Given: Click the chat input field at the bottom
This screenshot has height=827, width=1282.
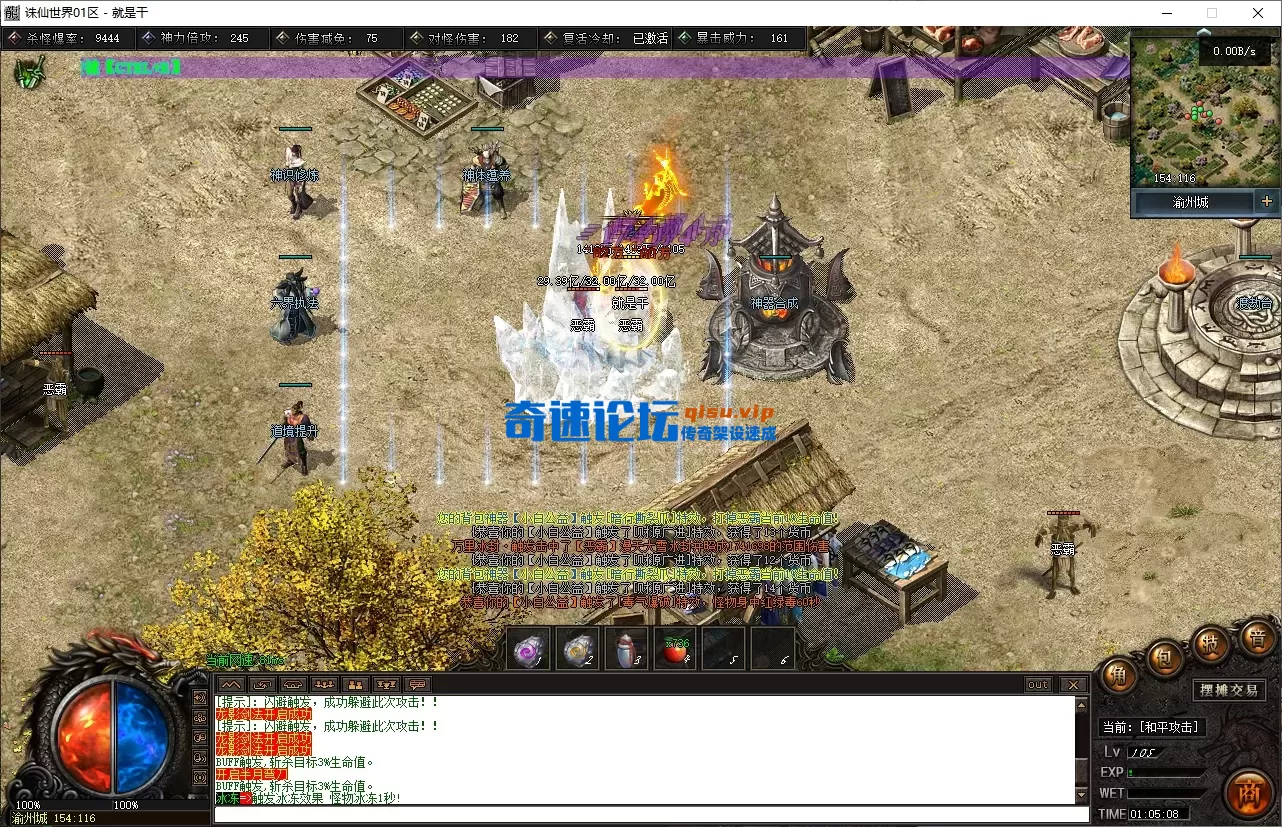Looking at the screenshot, I should tap(640, 814).
